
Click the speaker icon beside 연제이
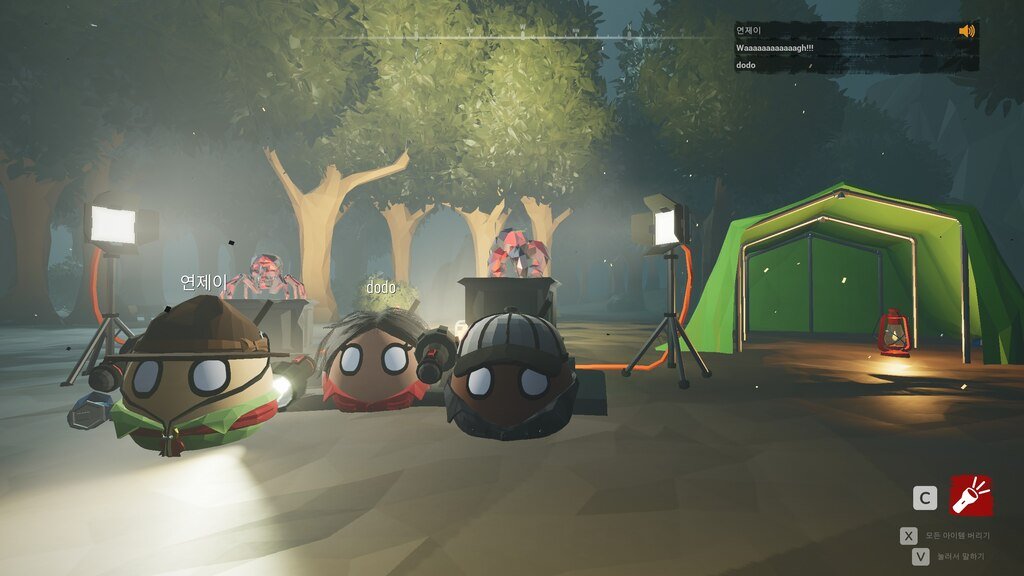(966, 31)
